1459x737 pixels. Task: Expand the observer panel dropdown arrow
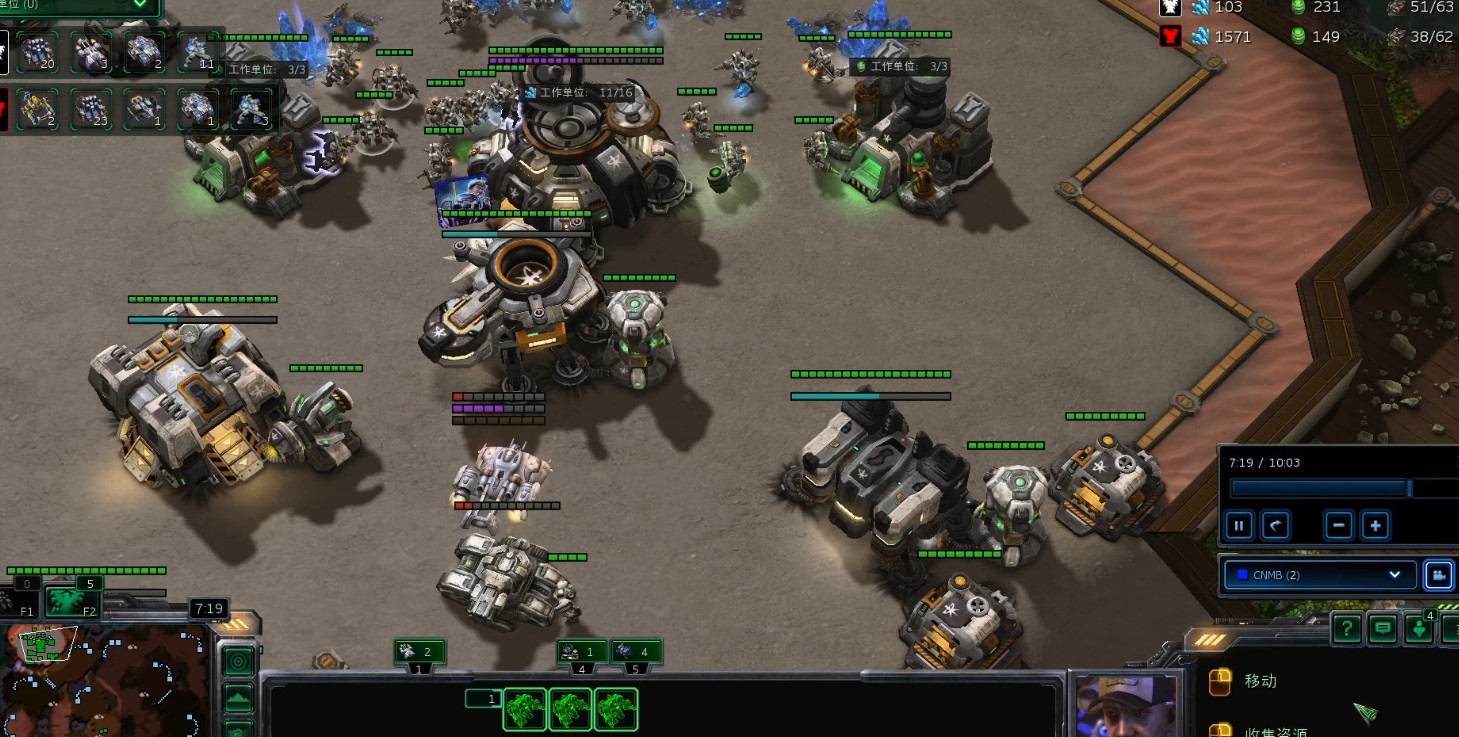(140, 5)
